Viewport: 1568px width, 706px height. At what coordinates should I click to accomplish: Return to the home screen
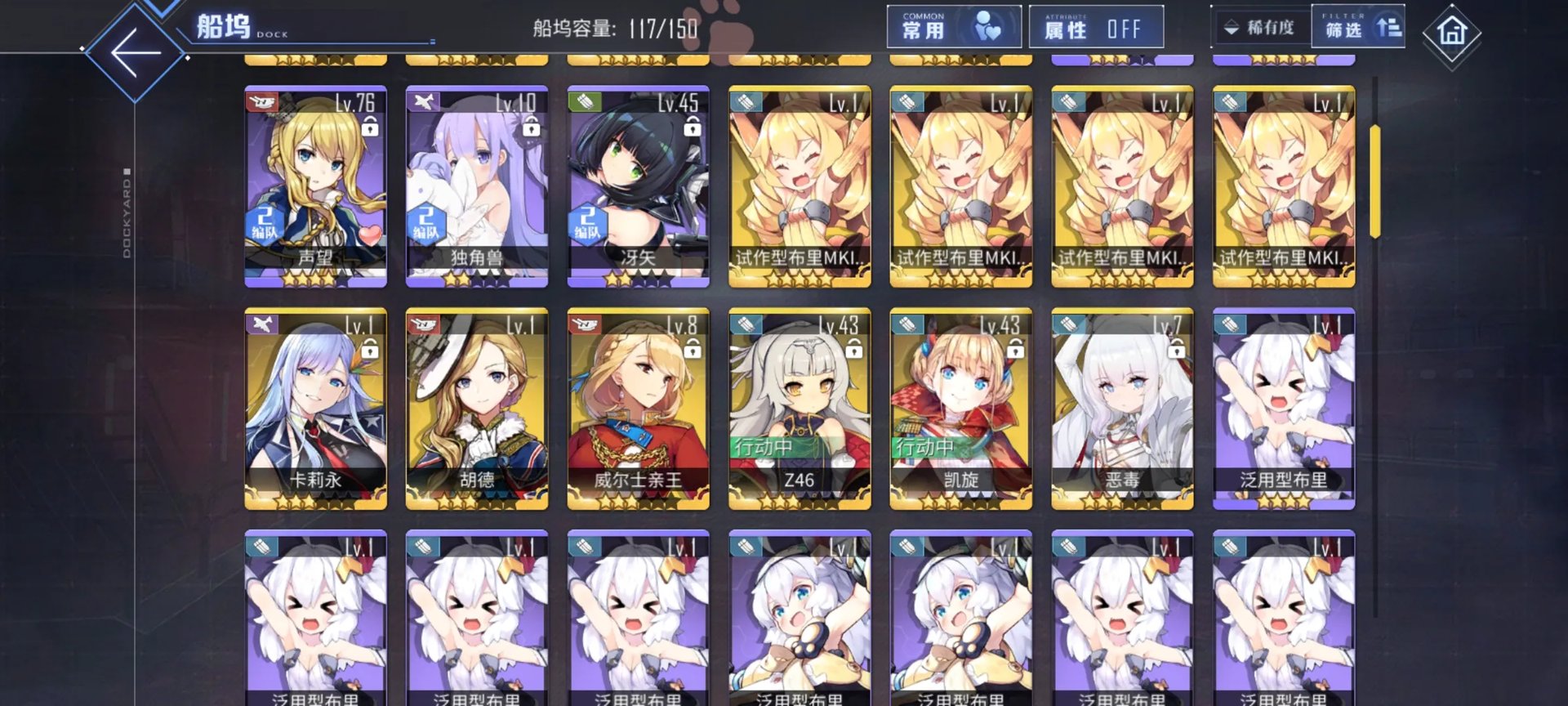(x=1451, y=33)
